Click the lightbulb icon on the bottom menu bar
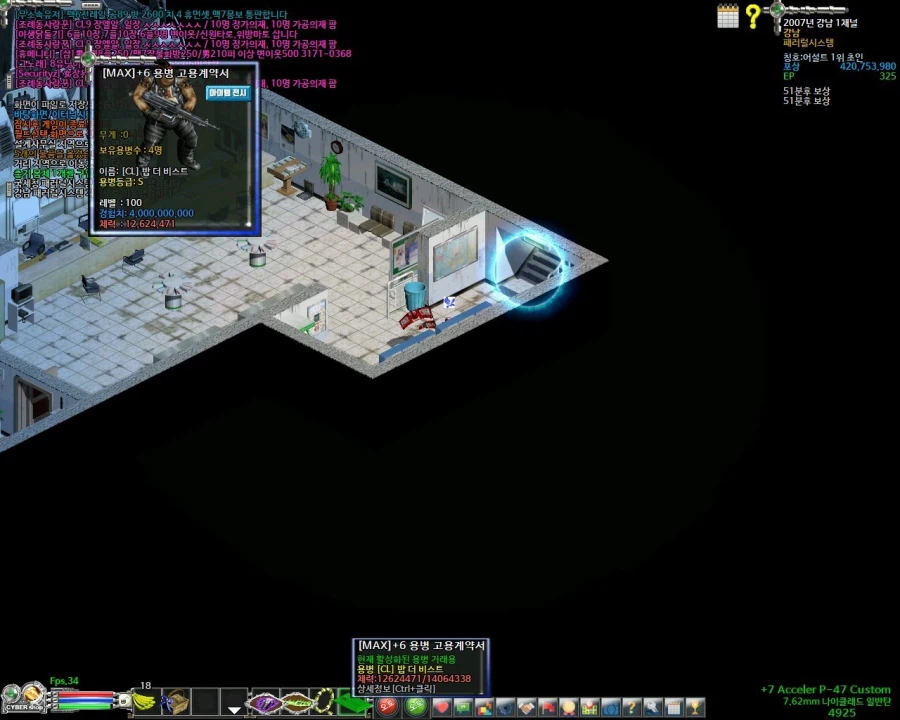The width and height of the screenshot is (900, 720). click(568, 708)
